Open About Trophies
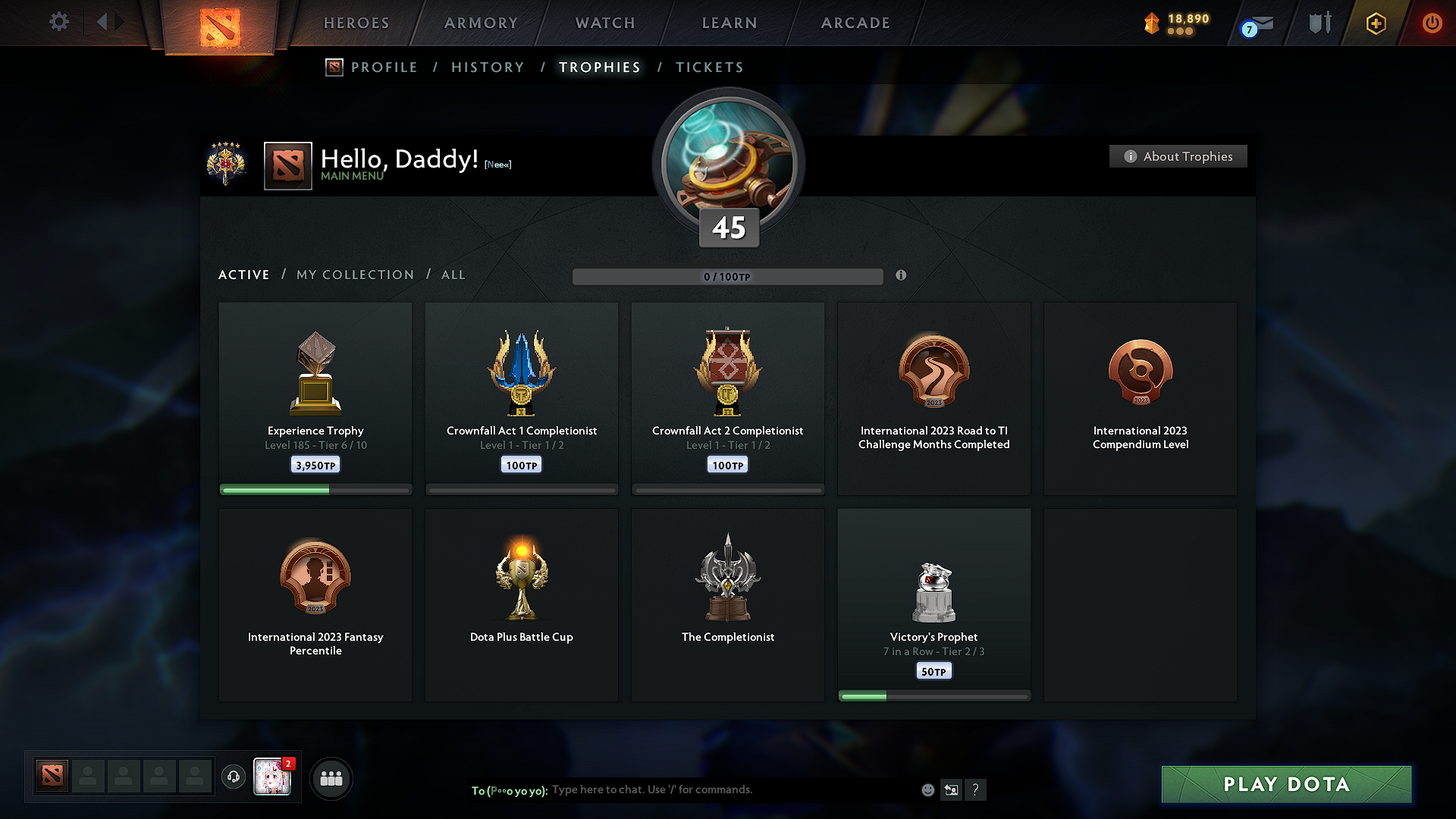Screen dimensions: 1456x819 [1178, 156]
